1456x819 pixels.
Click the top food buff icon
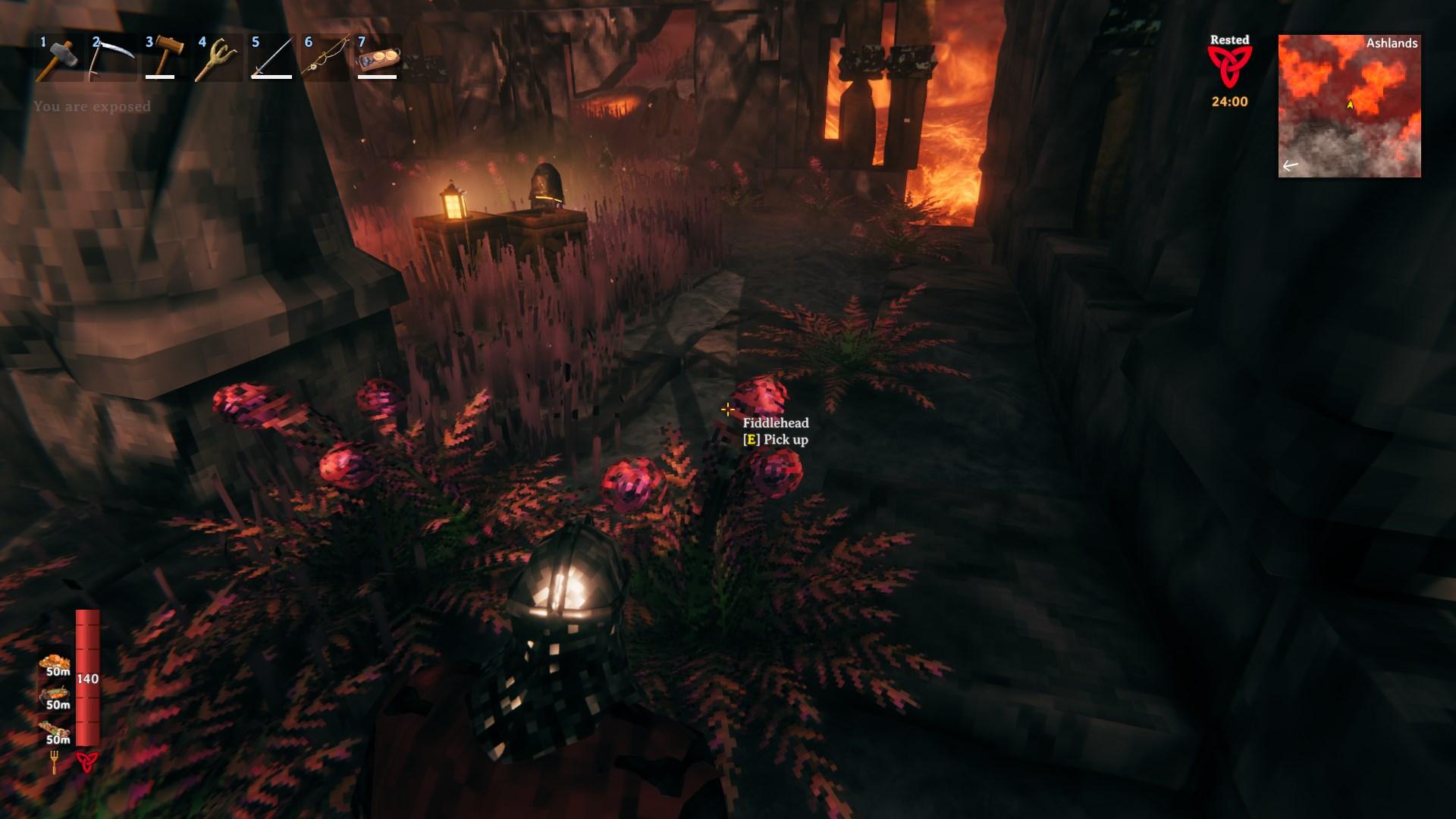(55, 664)
